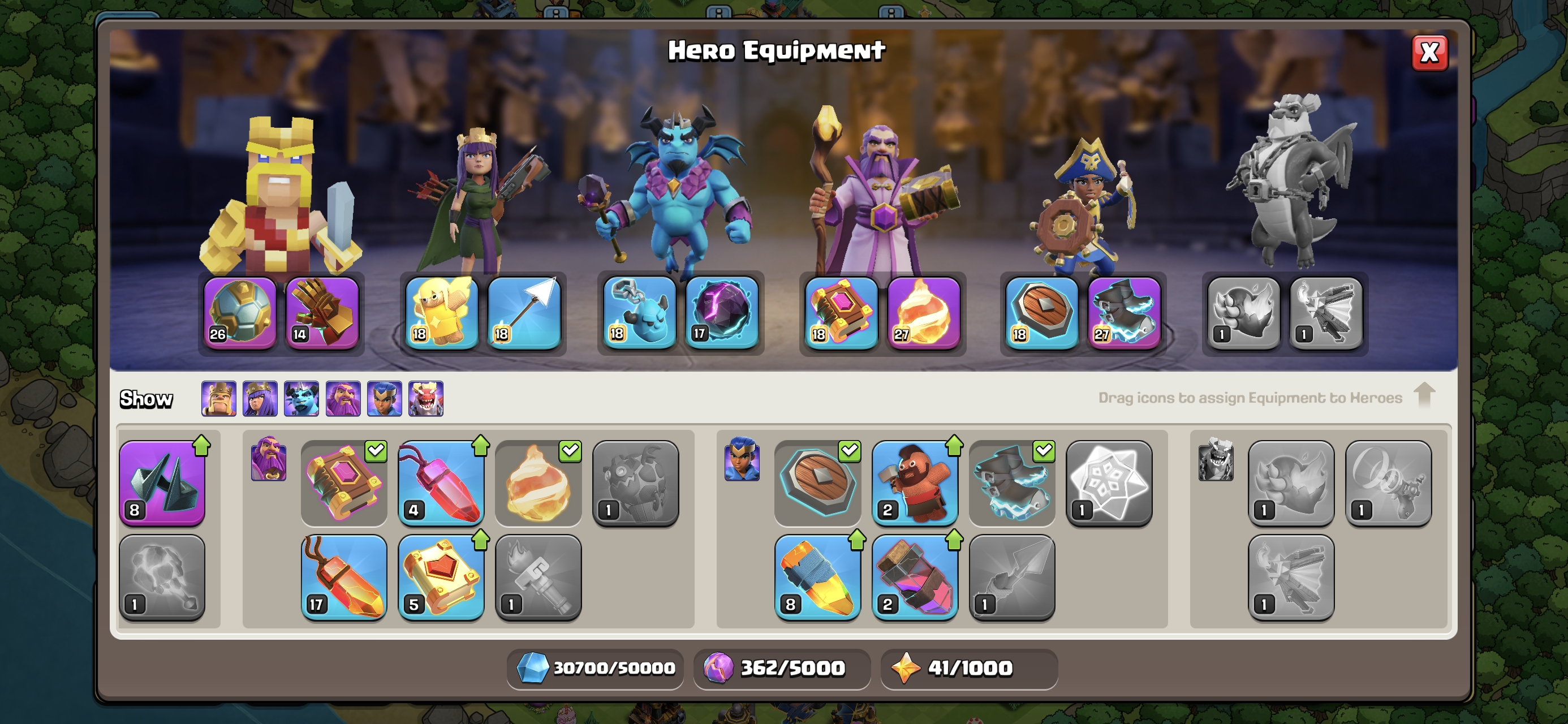This screenshot has width=1568, height=724.
Task: Select the Barbarian King's level 26 puzzle ball equipment
Action: [239, 313]
